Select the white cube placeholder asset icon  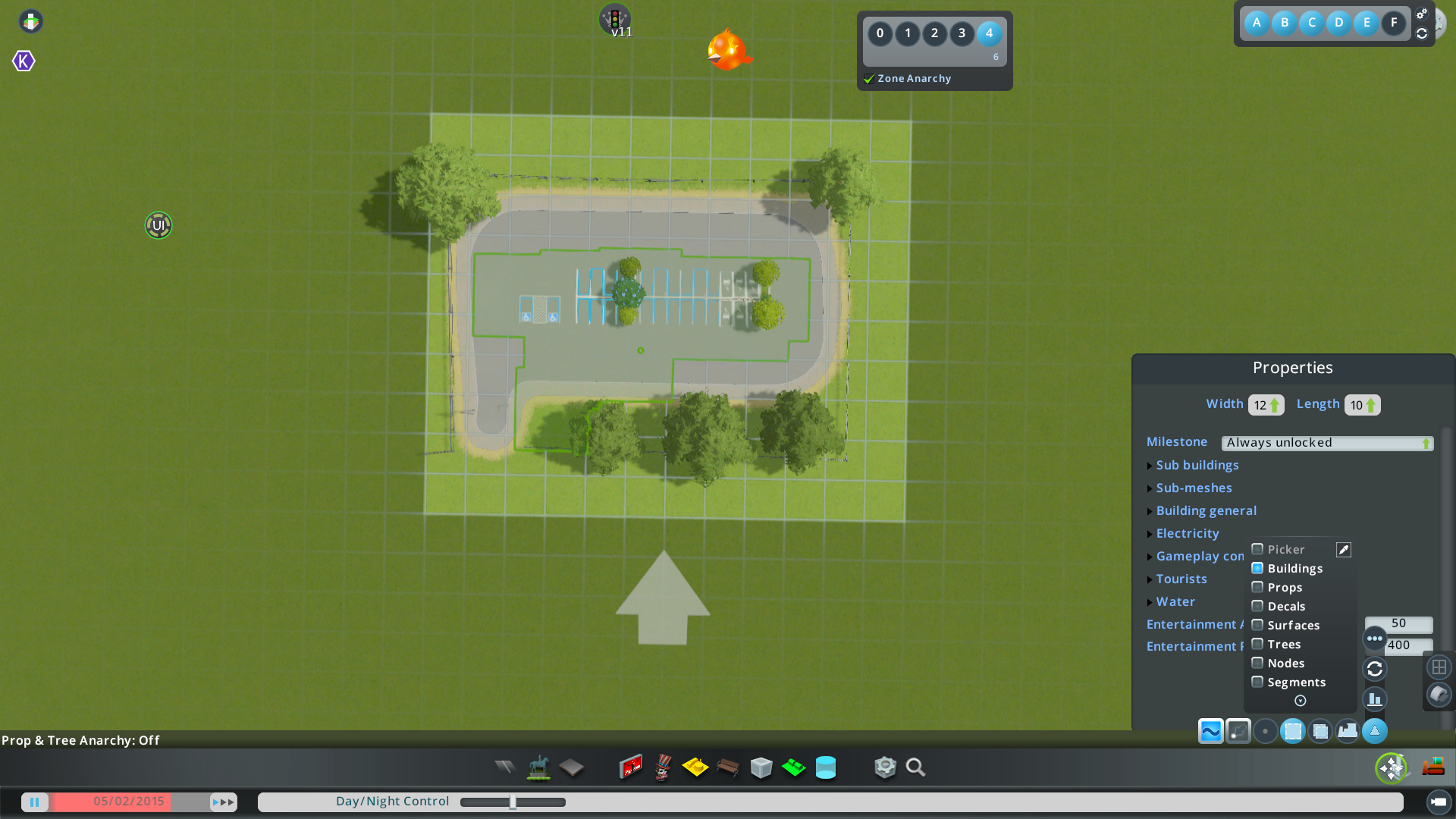(x=761, y=767)
